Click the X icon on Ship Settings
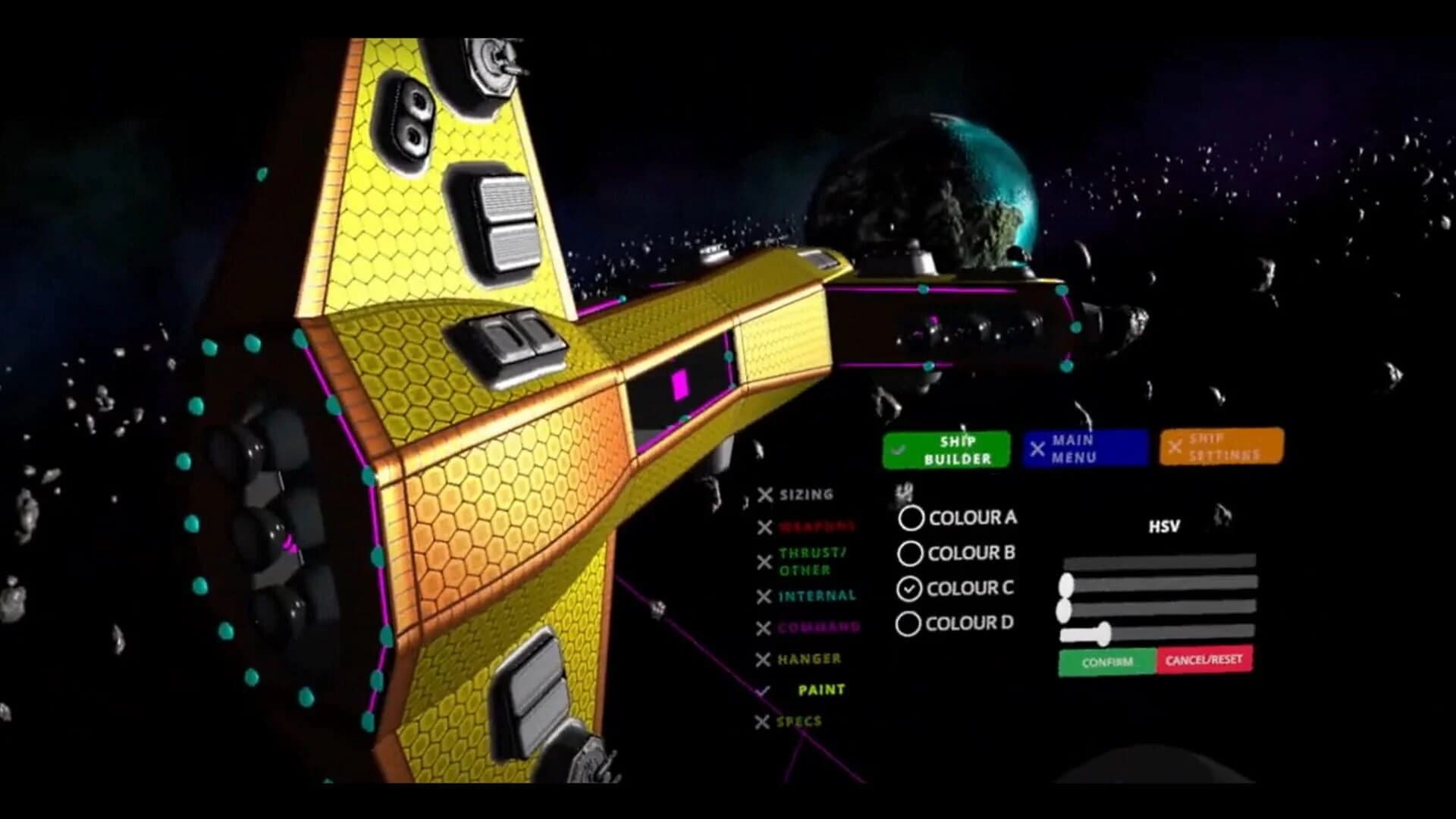1456x819 pixels. pos(1177,448)
